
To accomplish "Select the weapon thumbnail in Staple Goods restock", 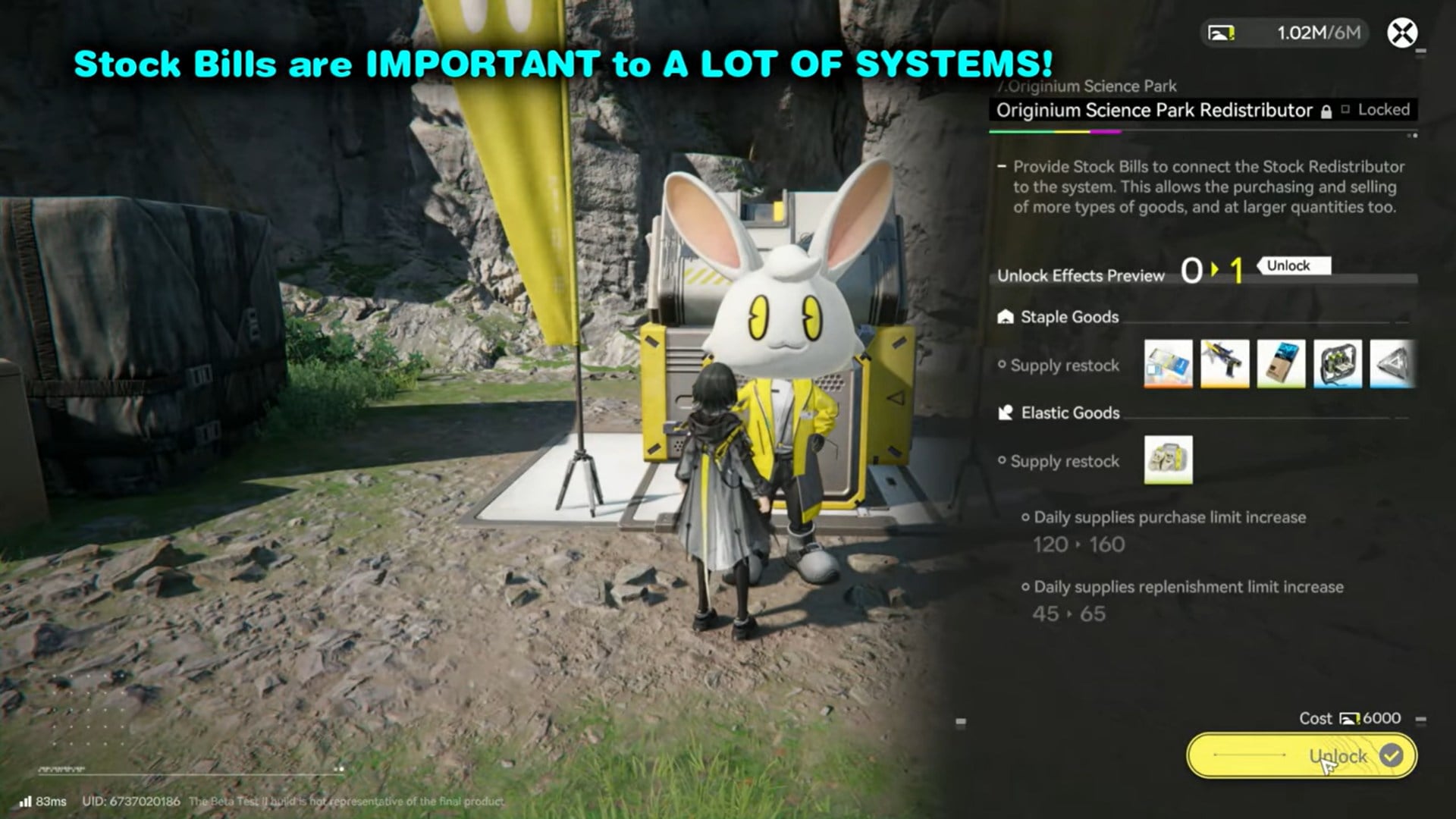I will point(1223,364).
